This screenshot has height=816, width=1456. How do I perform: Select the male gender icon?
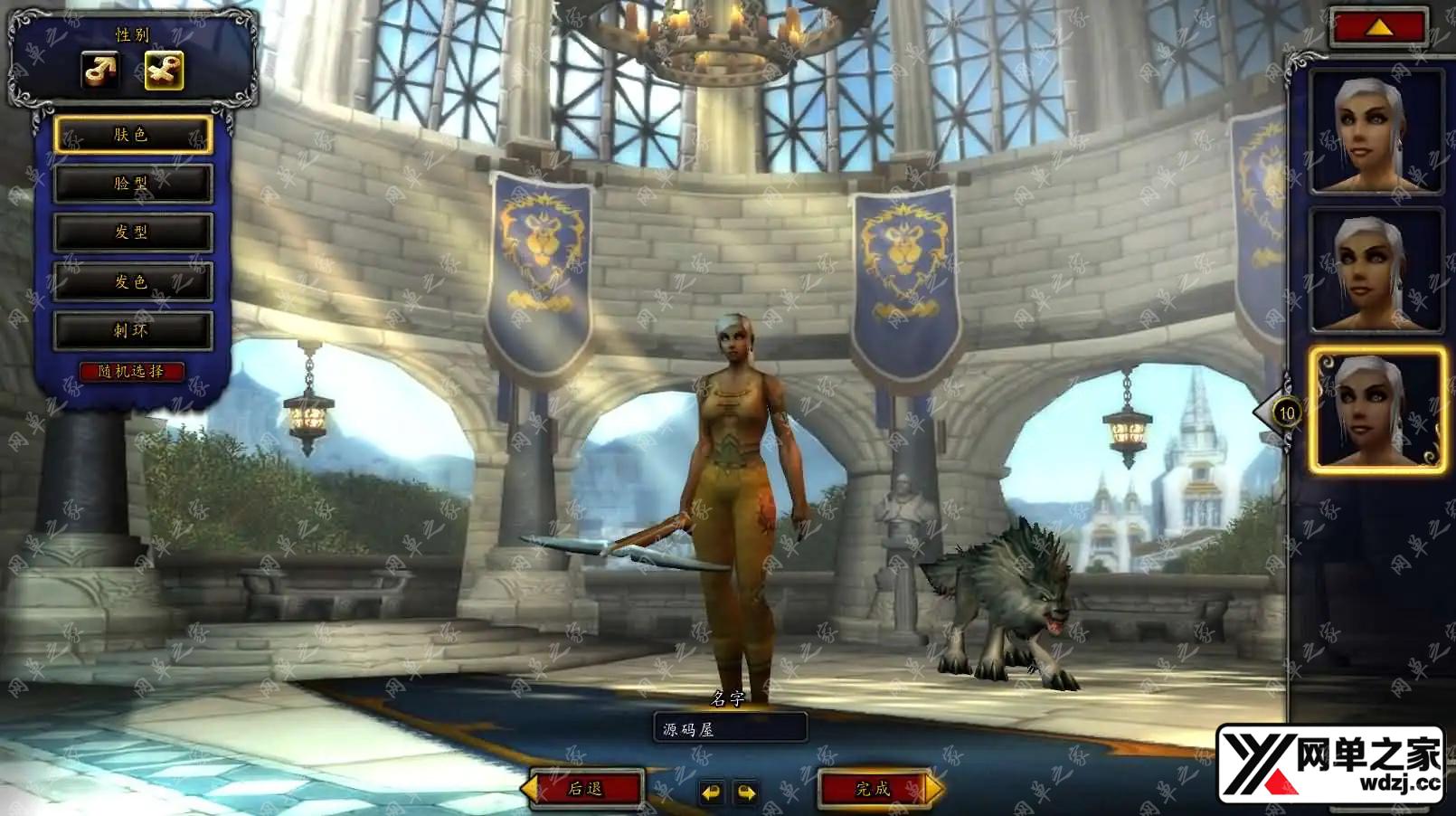tap(100, 71)
